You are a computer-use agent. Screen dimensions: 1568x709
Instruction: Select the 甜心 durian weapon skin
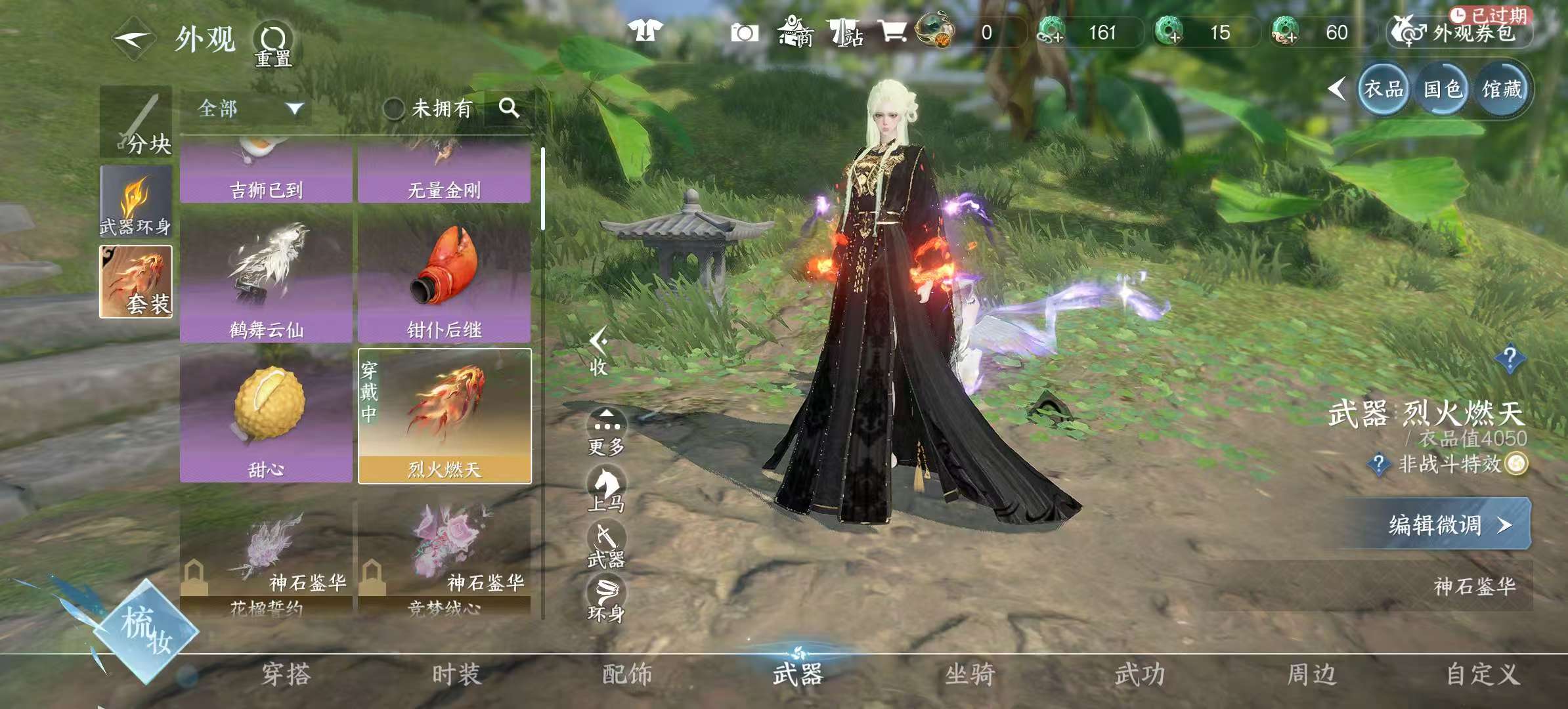tap(266, 416)
